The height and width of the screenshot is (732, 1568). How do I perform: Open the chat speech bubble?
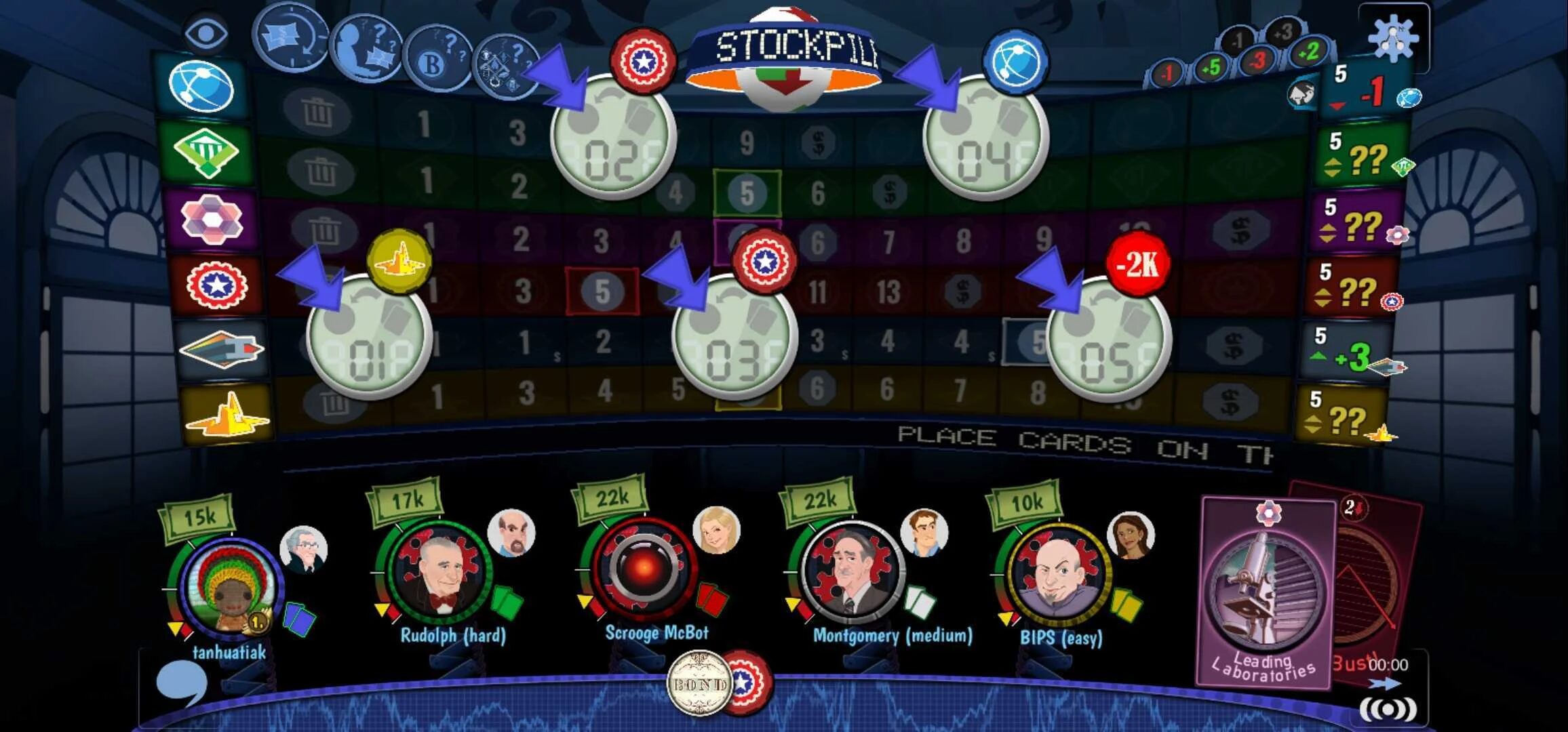tap(180, 683)
